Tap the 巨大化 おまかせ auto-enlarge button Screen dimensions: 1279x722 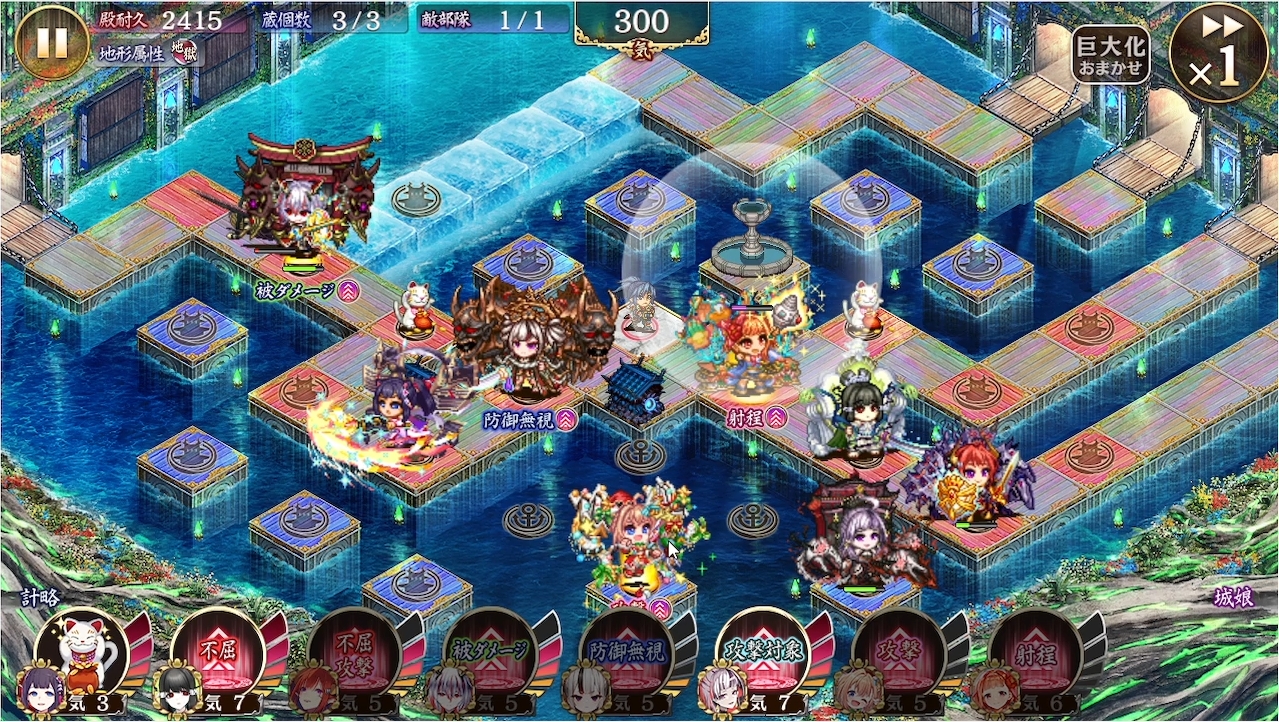click(x=1110, y=55)
